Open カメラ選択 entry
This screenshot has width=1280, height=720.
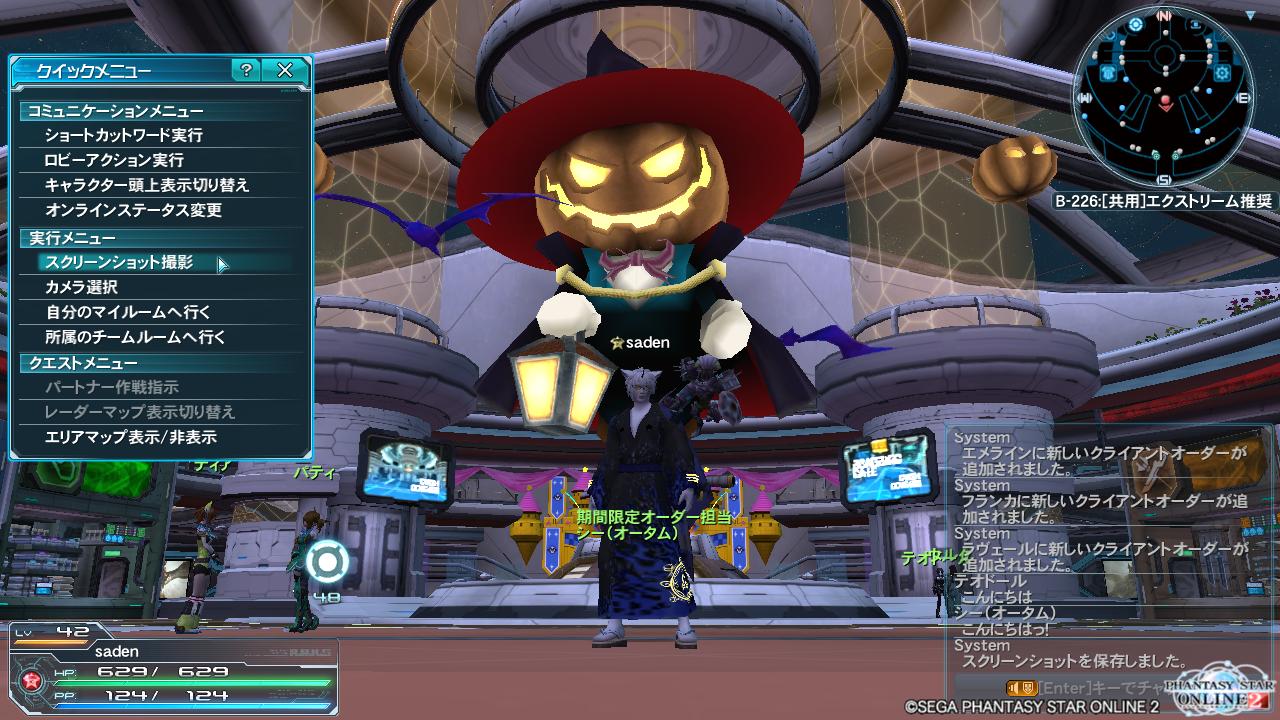click(82, 288)
